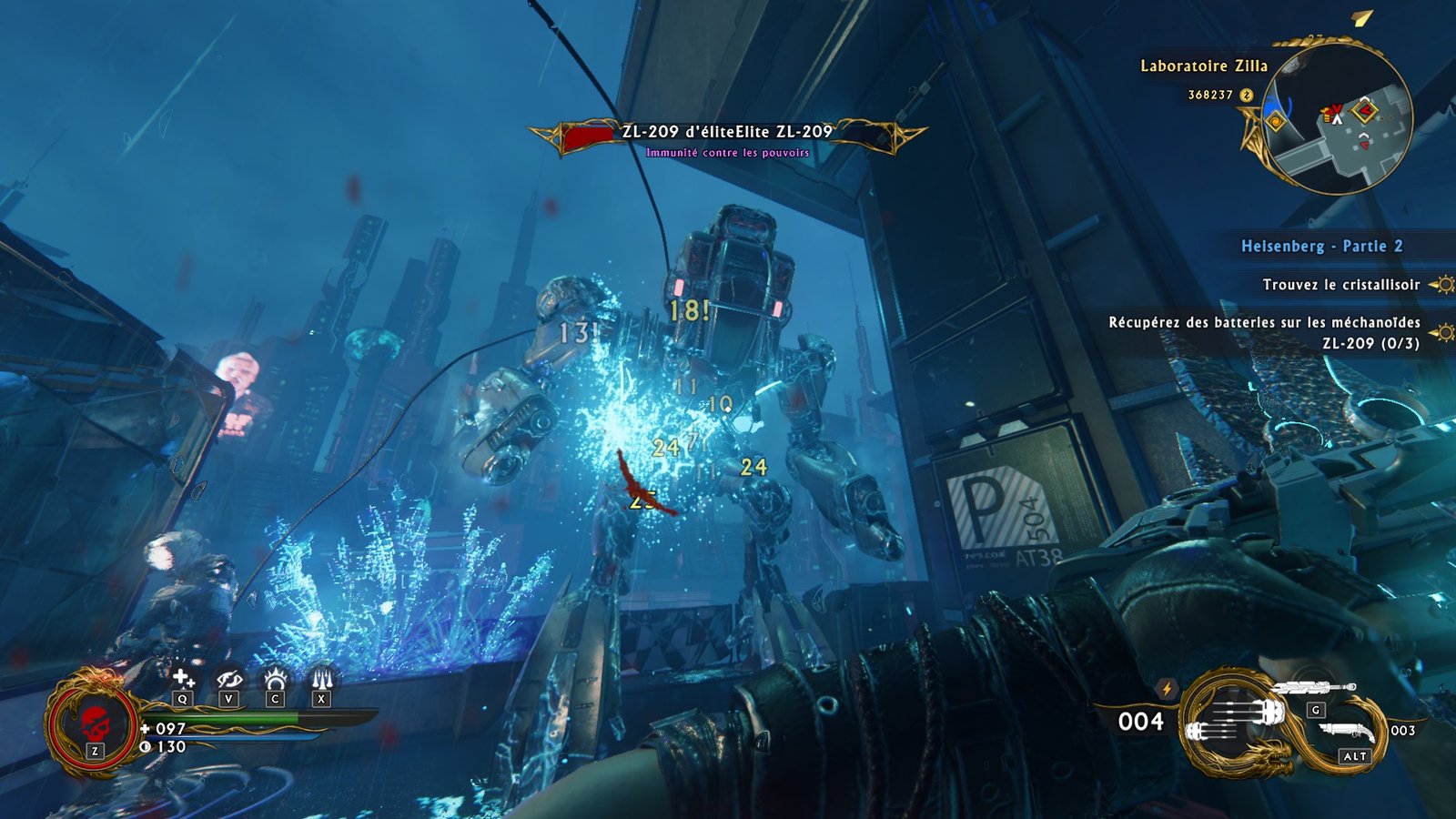Switch to the long rifle weapon icon
The height and width of the screenshot is (819, 1456).
(1313, 688)
